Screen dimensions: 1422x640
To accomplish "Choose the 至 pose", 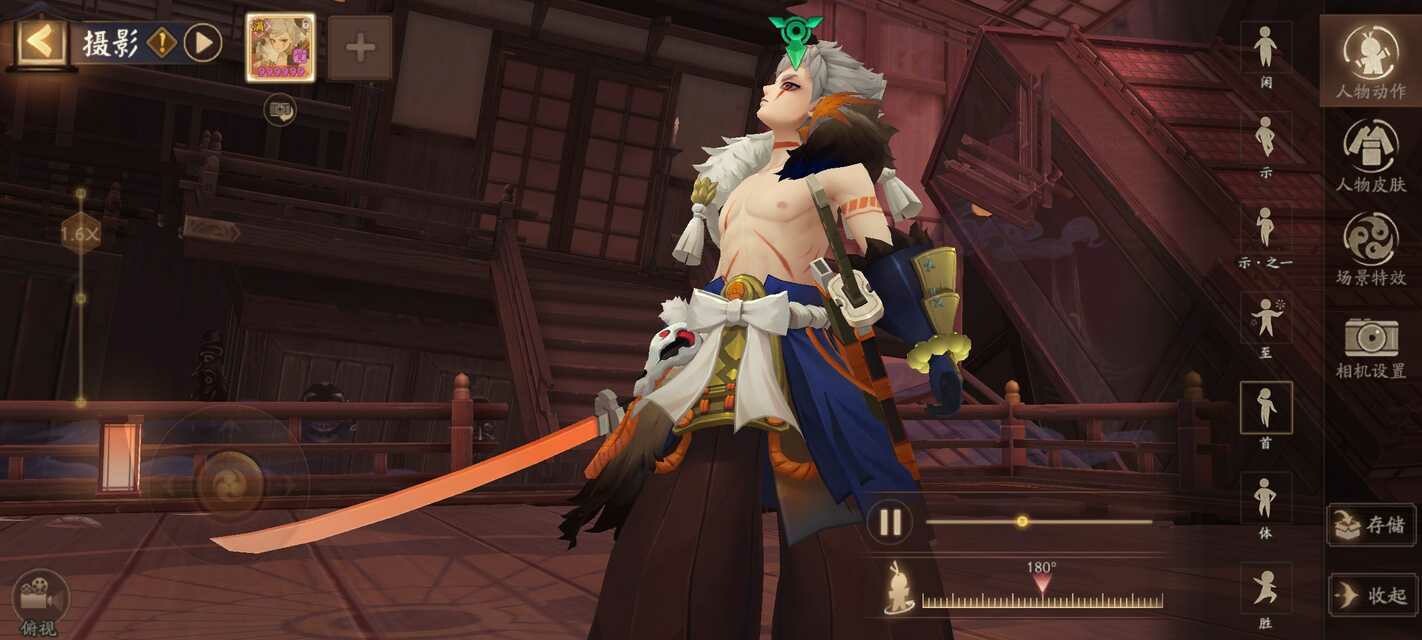I will [x=1266, y=319].
